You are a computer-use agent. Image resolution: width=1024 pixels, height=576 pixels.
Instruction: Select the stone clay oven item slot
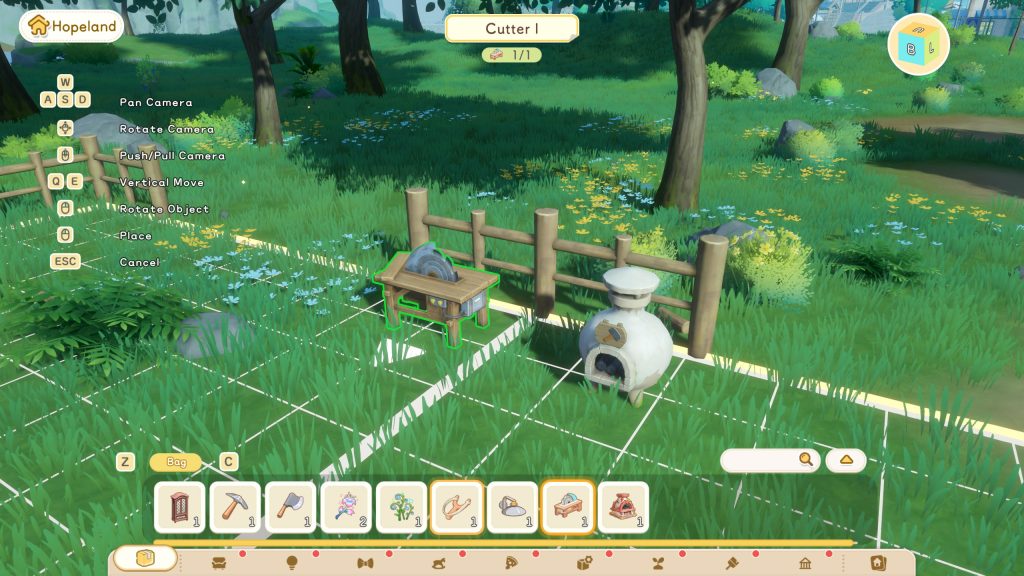tap(513, 507)
